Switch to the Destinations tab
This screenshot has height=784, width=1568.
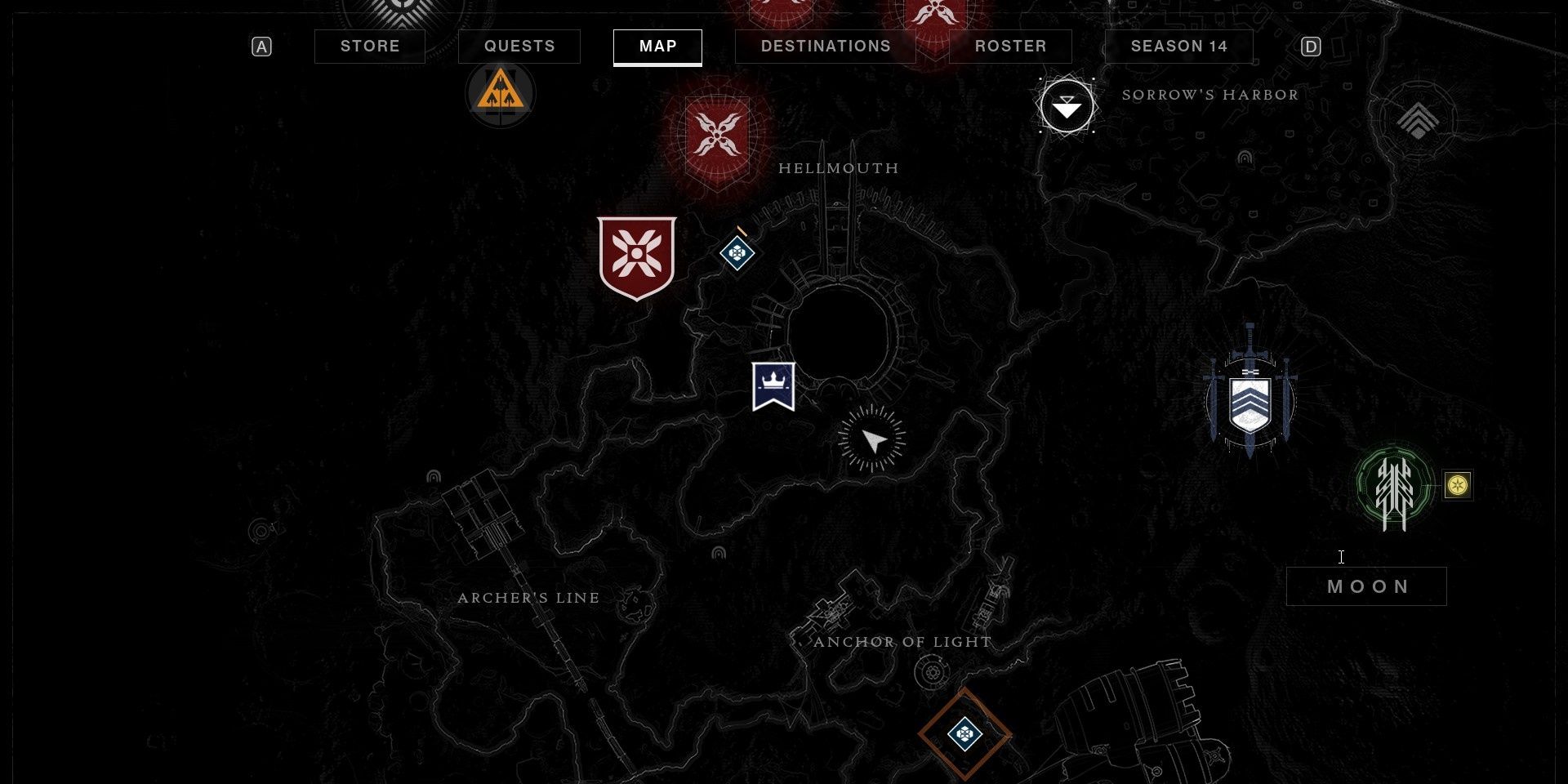coord(825,47)
